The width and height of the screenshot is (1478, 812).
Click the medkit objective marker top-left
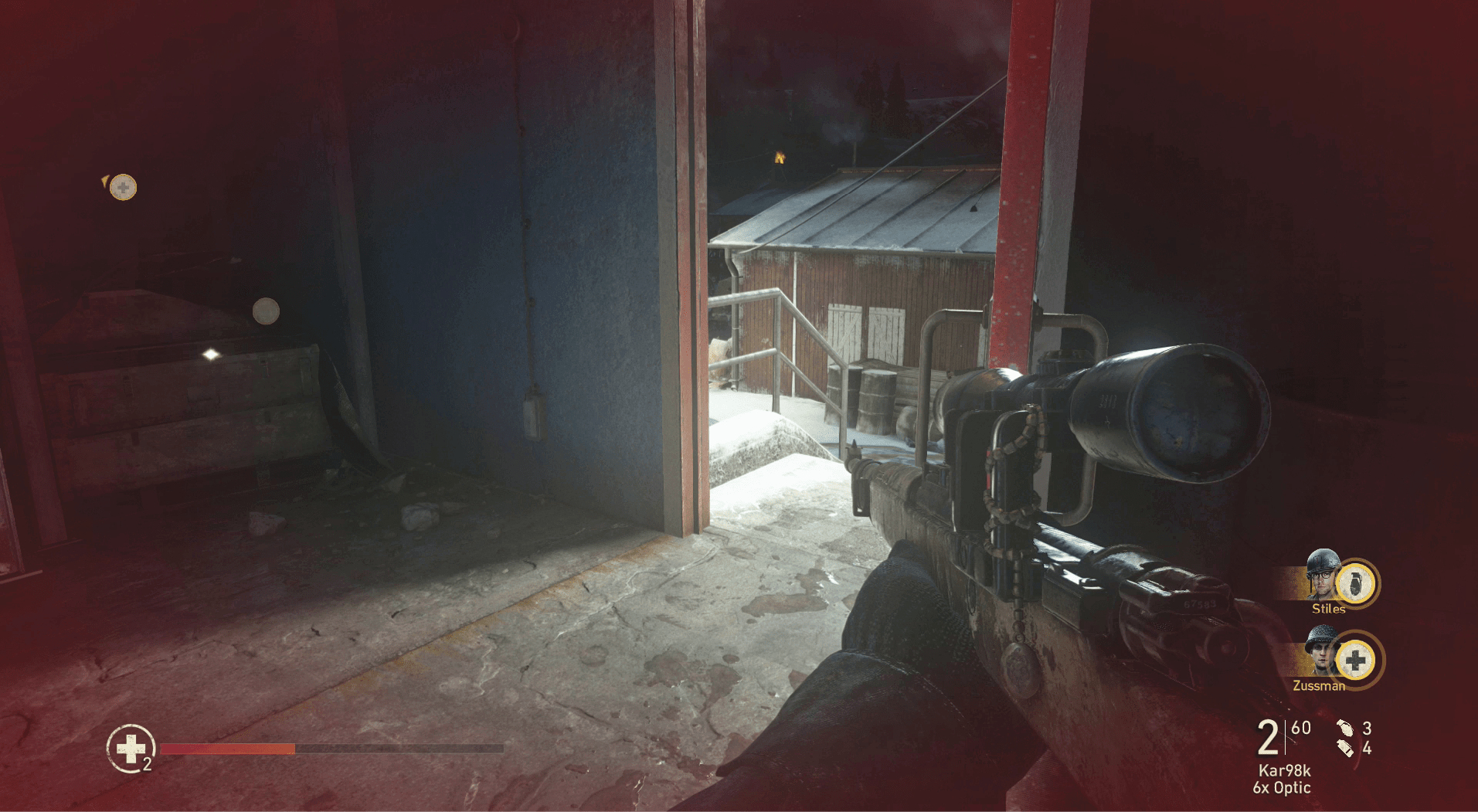124,186
